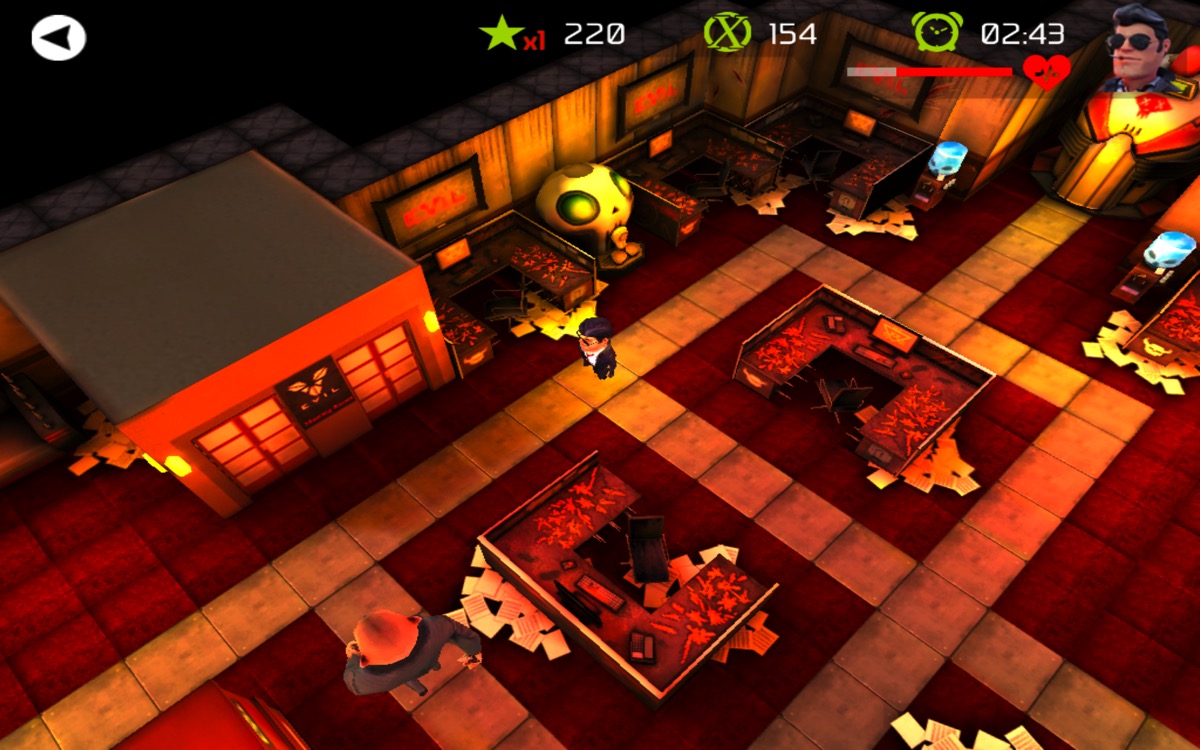
Task: Tap the white back arrow button
Action: click(59, 38)
